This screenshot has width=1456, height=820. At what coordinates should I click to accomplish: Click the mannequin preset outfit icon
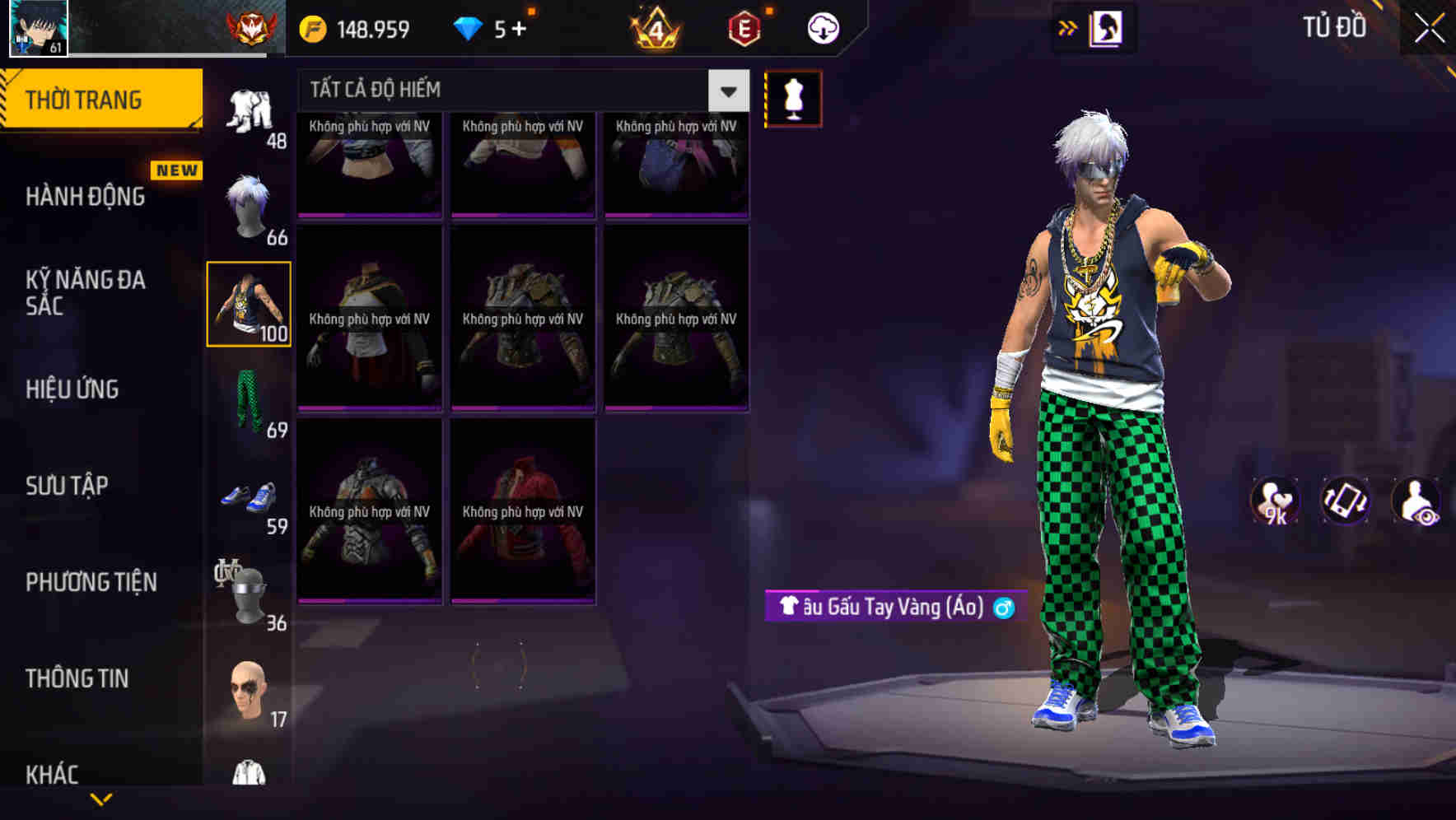click(x=792, y=97)
